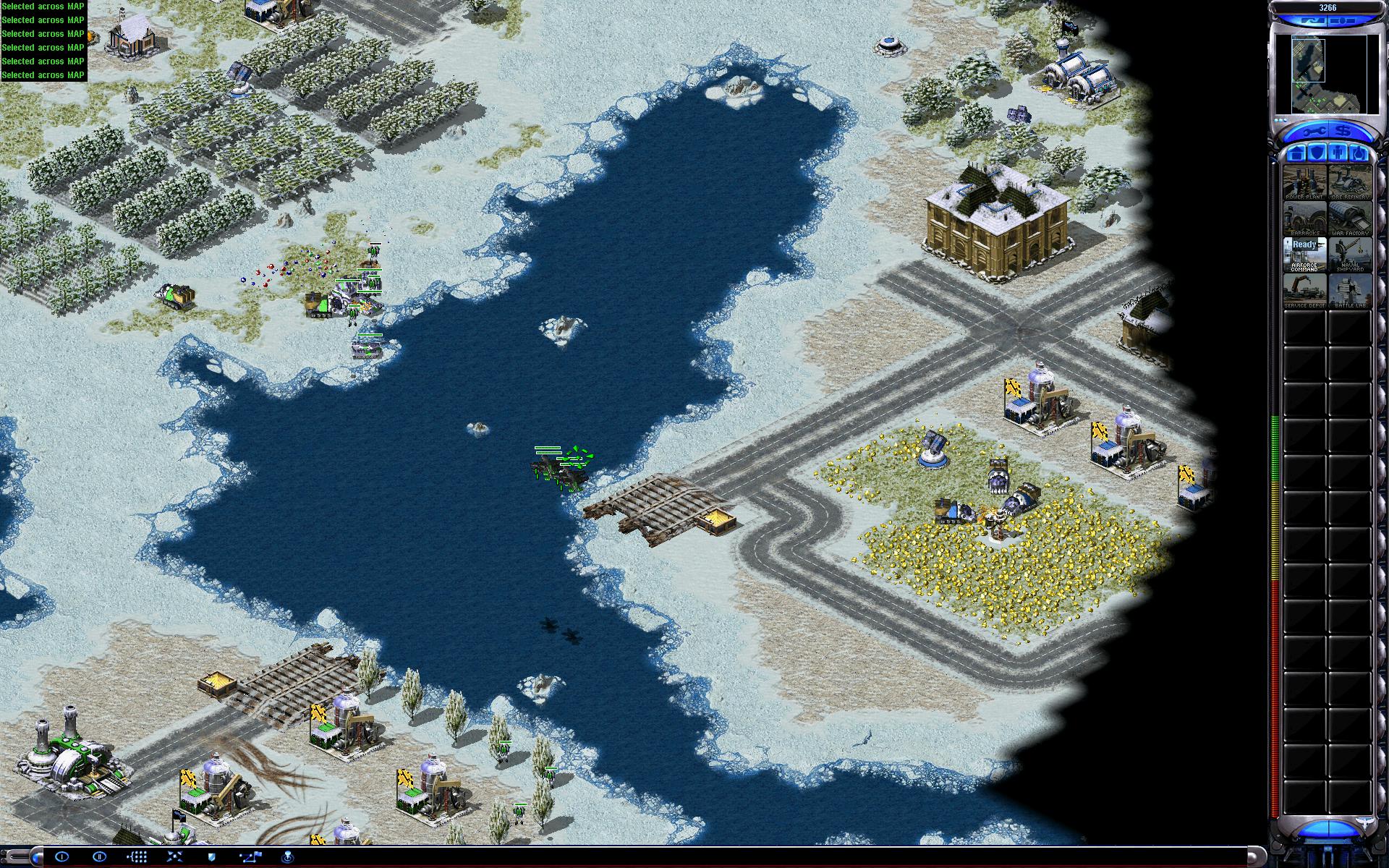
Task: Select control group one button
Action: [61, 857]
